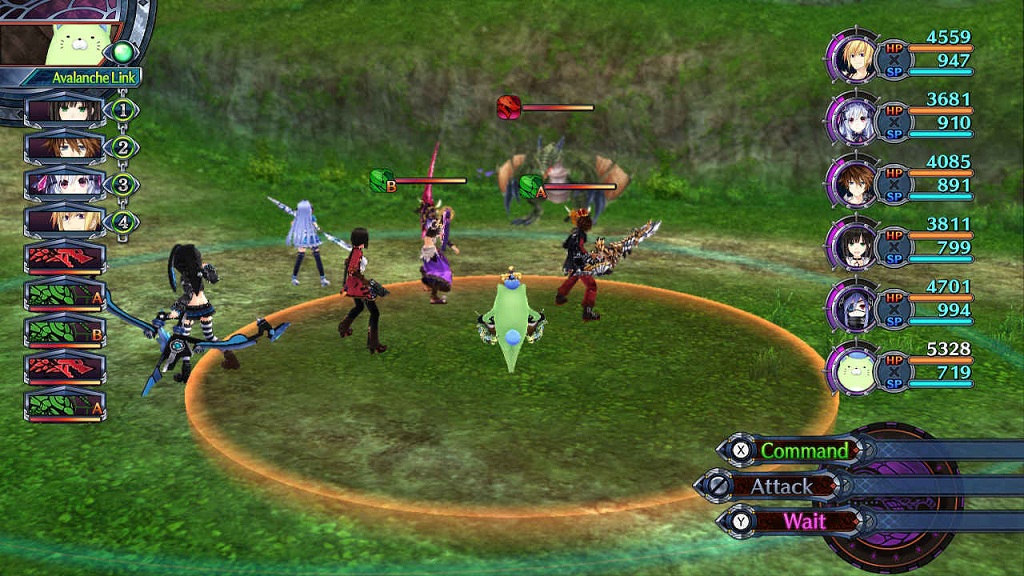Choose turn order slot number 4
Image resolution: width=1024 pixels, height=576 pixels.
tap(65, 220)
